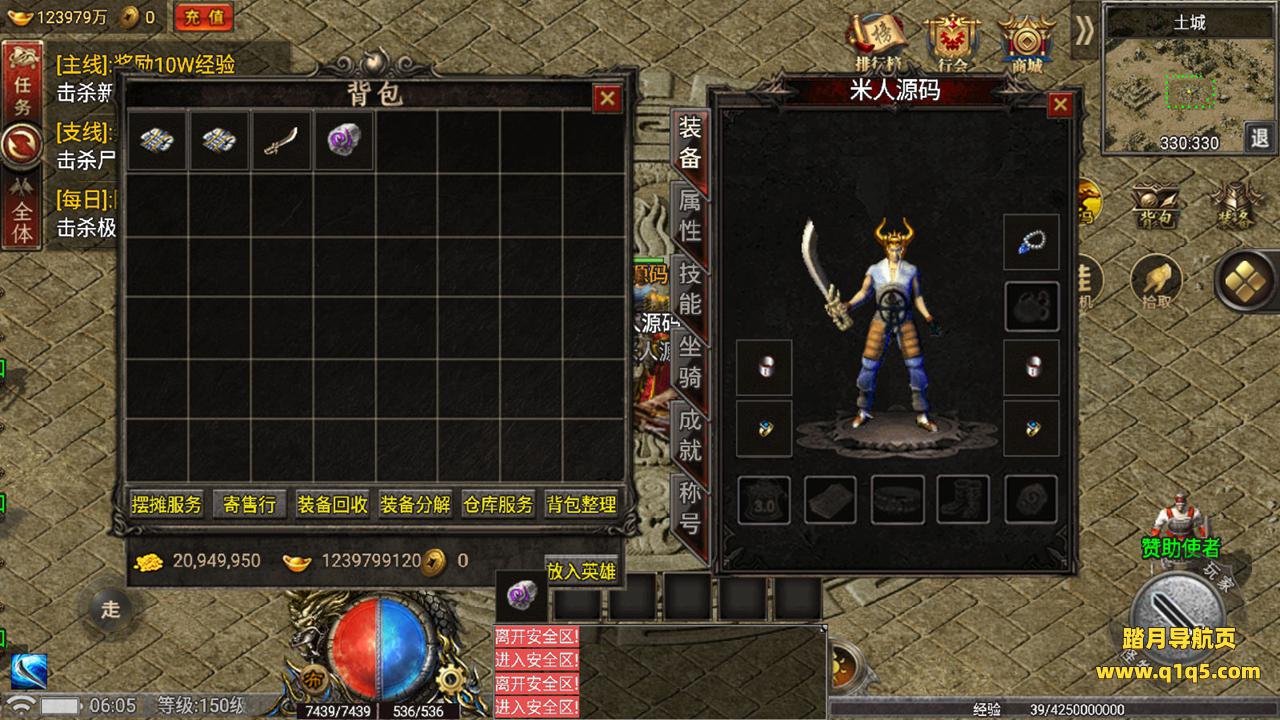Select the curved sword in the bag
This screenshot has width=1280, height=720.
[x=281, y=141]
